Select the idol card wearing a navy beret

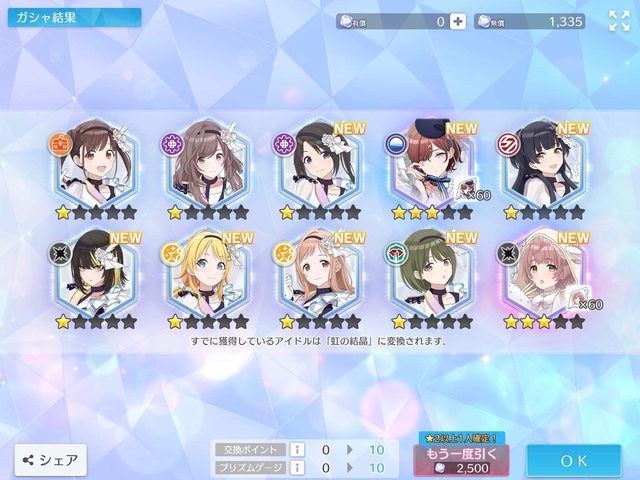[430, 163]
